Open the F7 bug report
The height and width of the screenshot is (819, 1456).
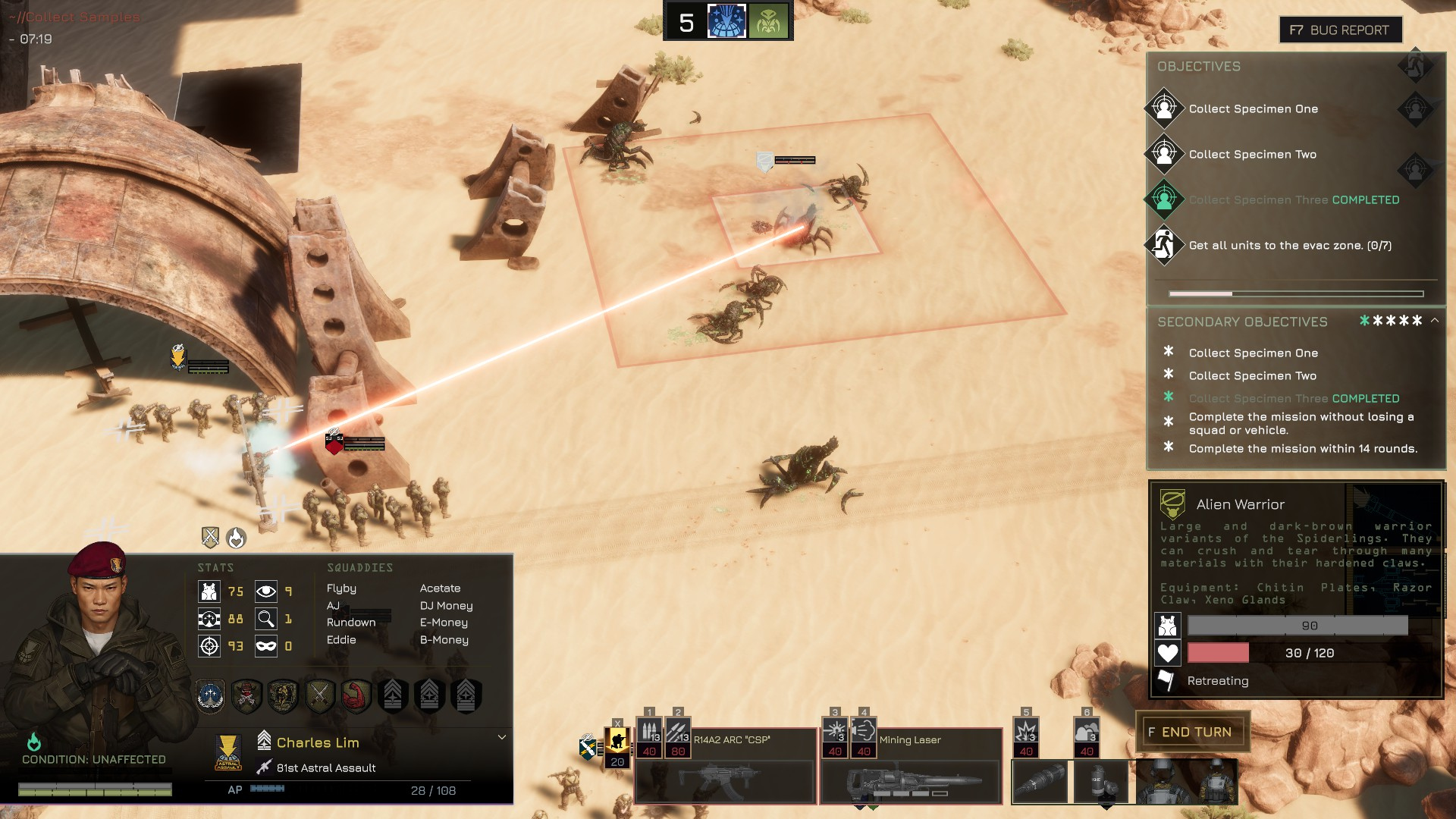1340,30
